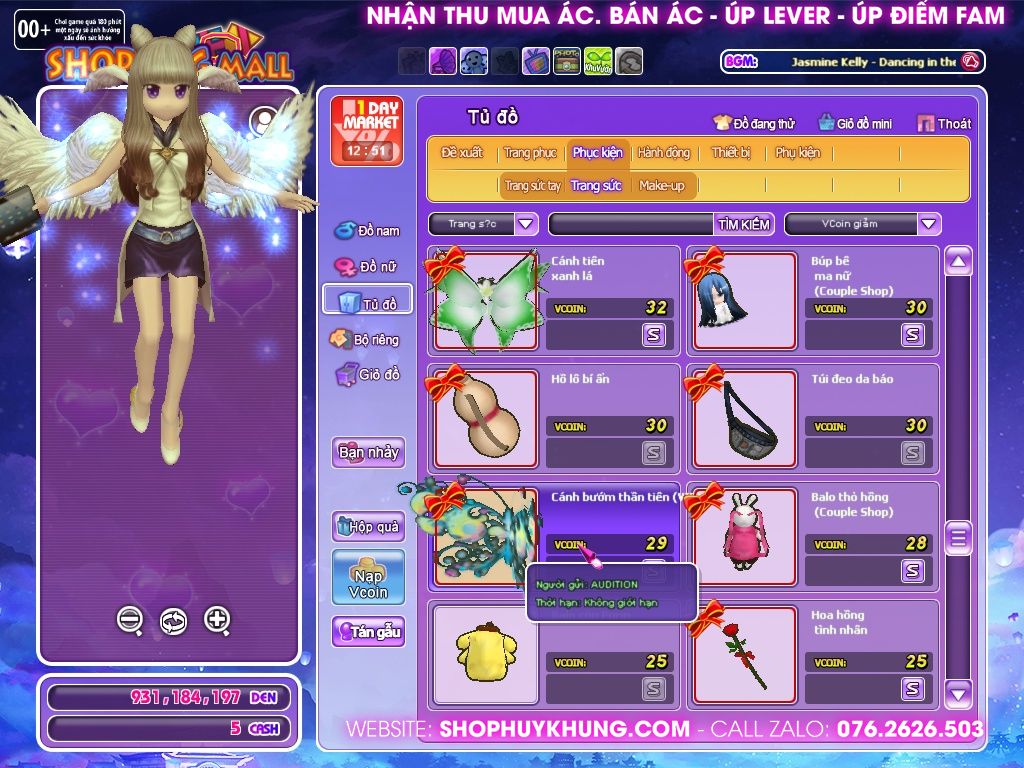Click the Nạp Vcoin button
The width and height of the screenshot is (1024, 768).
(x=368, y=577)
